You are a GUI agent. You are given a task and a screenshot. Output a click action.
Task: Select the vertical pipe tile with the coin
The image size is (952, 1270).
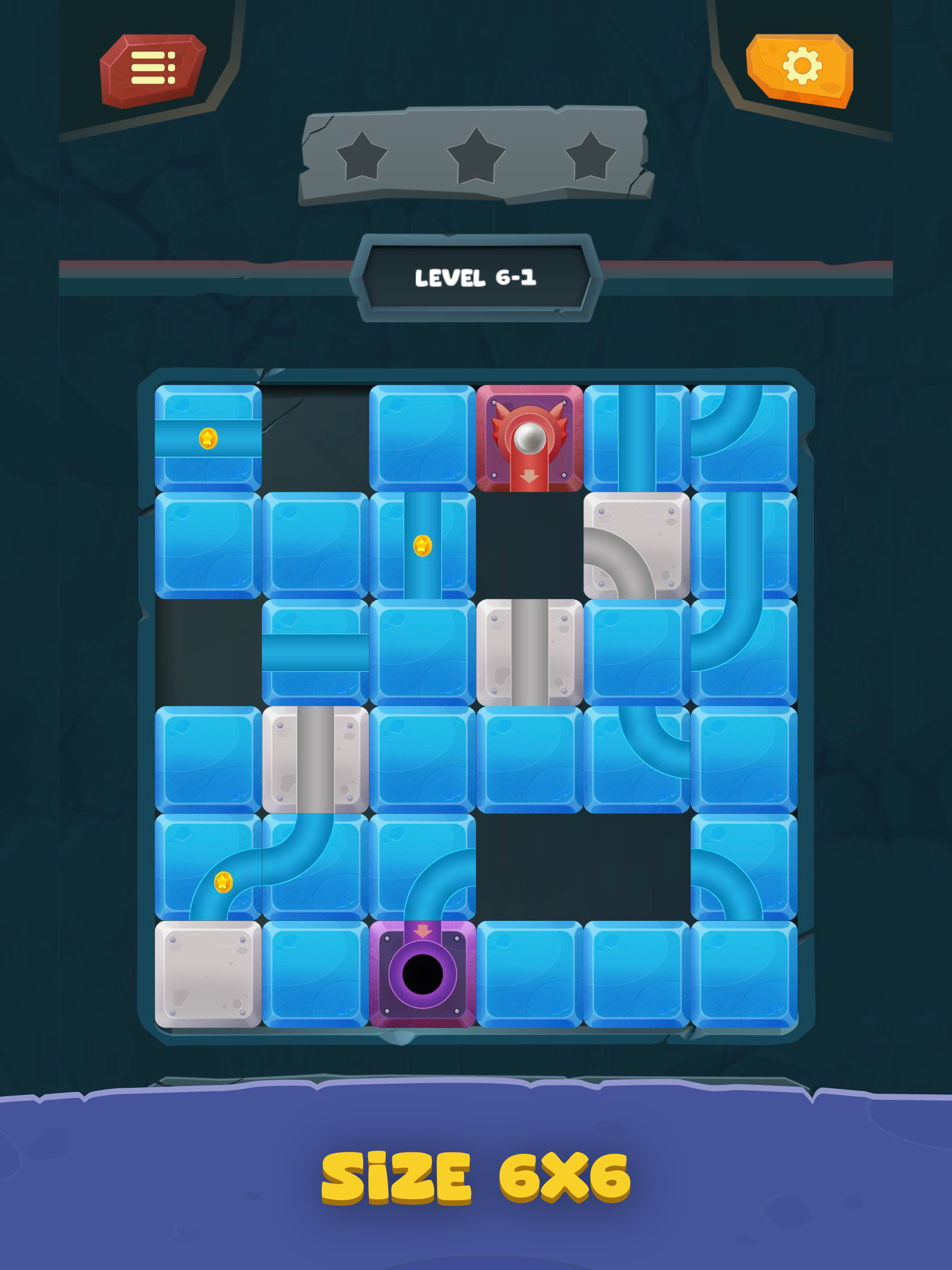(x=422, y=549)
